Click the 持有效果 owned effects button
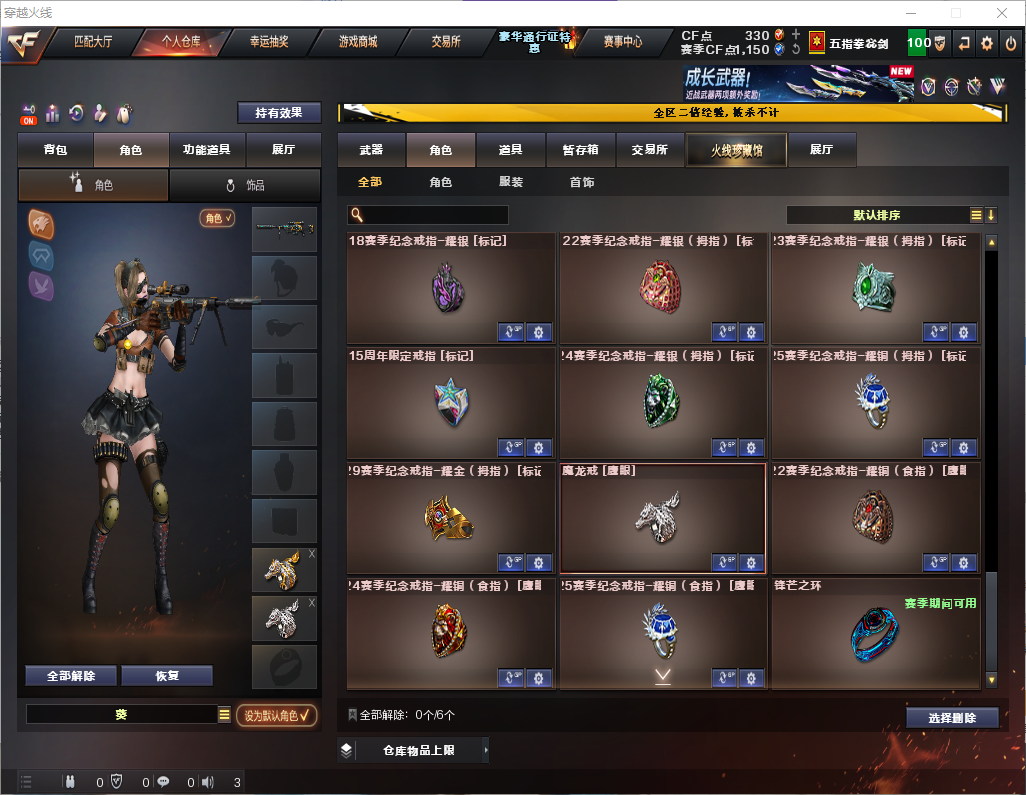 coord(279,113)
